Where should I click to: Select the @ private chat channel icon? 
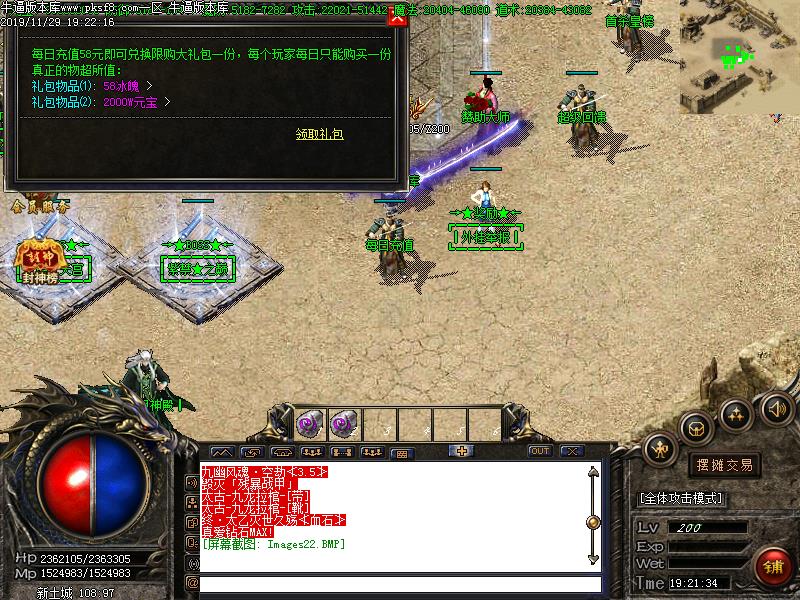pos(192,583)
